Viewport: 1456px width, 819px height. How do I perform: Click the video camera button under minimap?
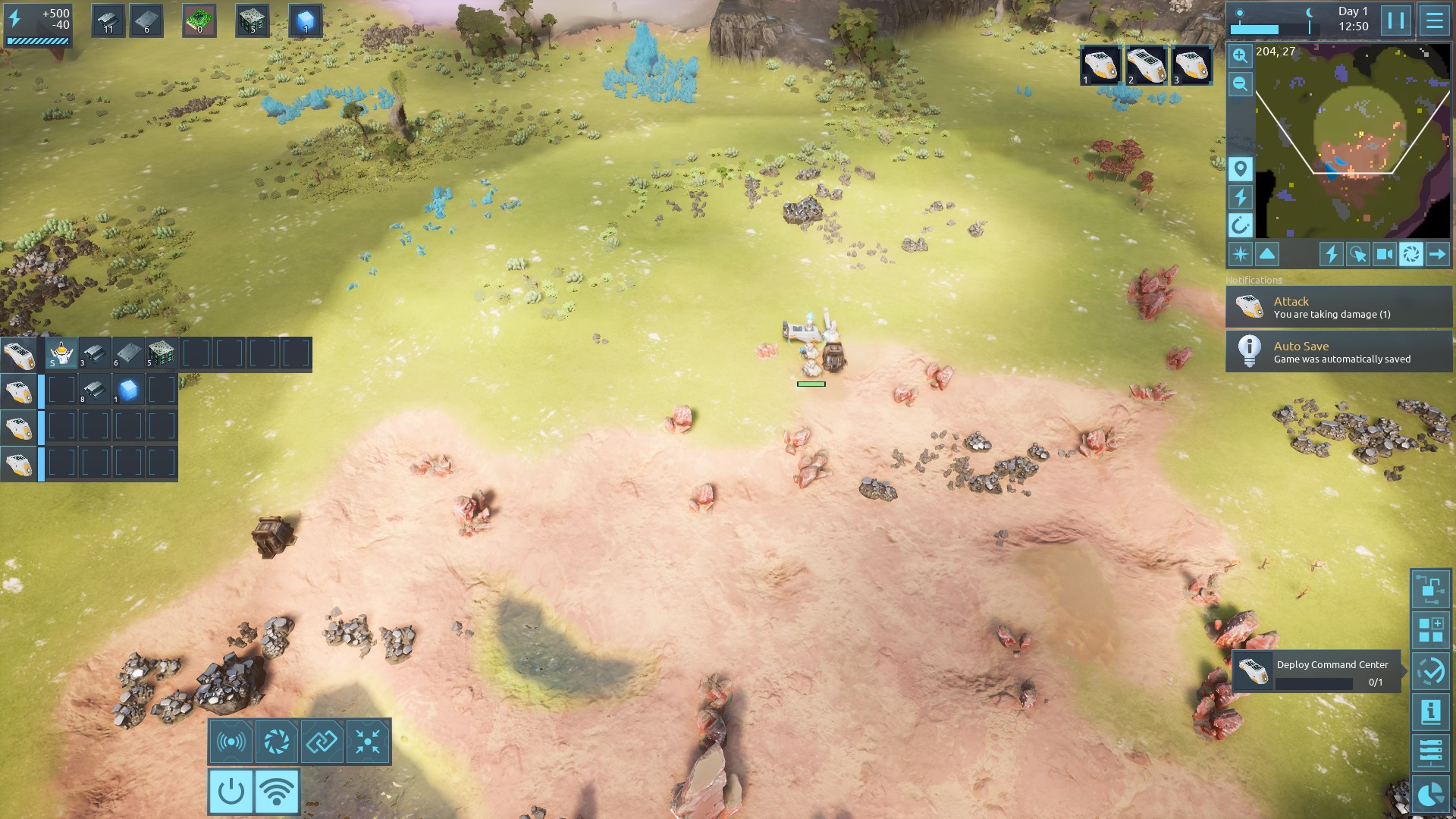coord(1384,254)
